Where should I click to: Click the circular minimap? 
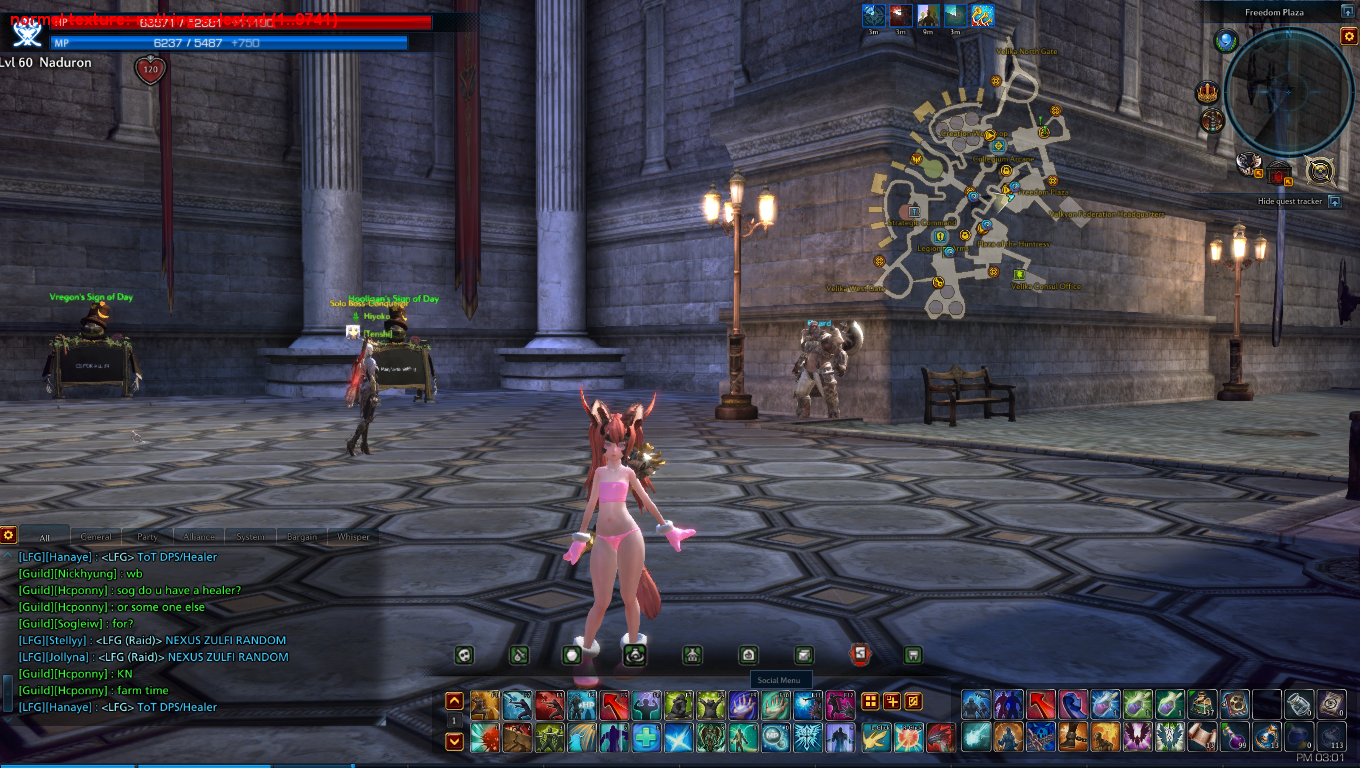(1288, 92)
